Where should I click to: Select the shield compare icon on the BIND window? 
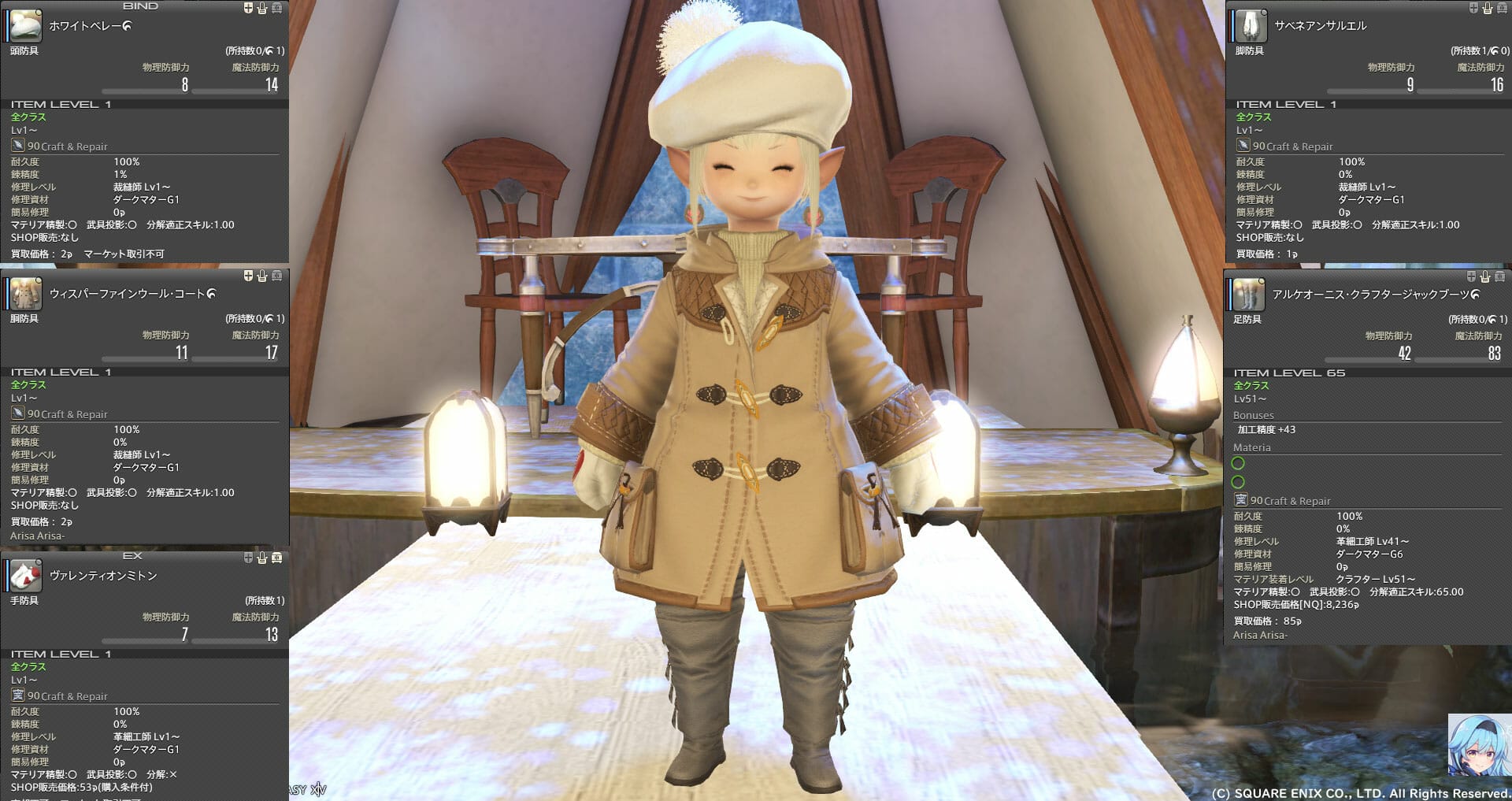coord(247,8)
